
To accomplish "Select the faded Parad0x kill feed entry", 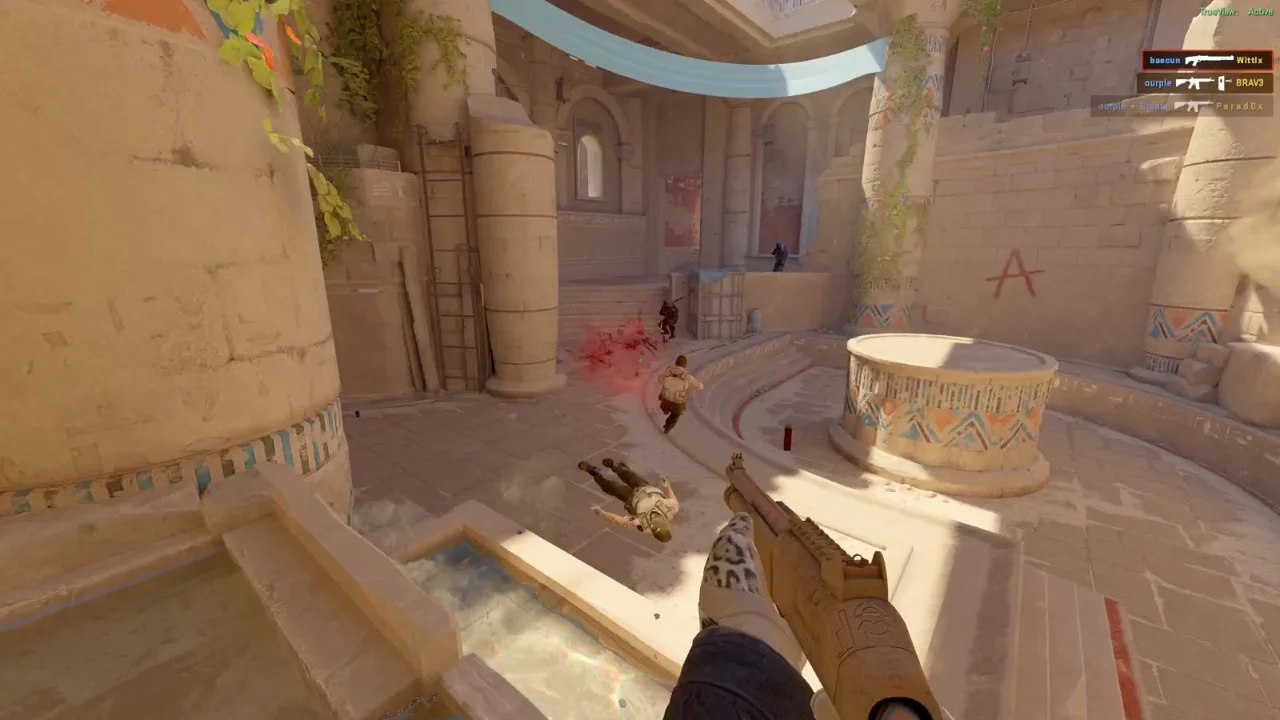I will click(1181, 106).
